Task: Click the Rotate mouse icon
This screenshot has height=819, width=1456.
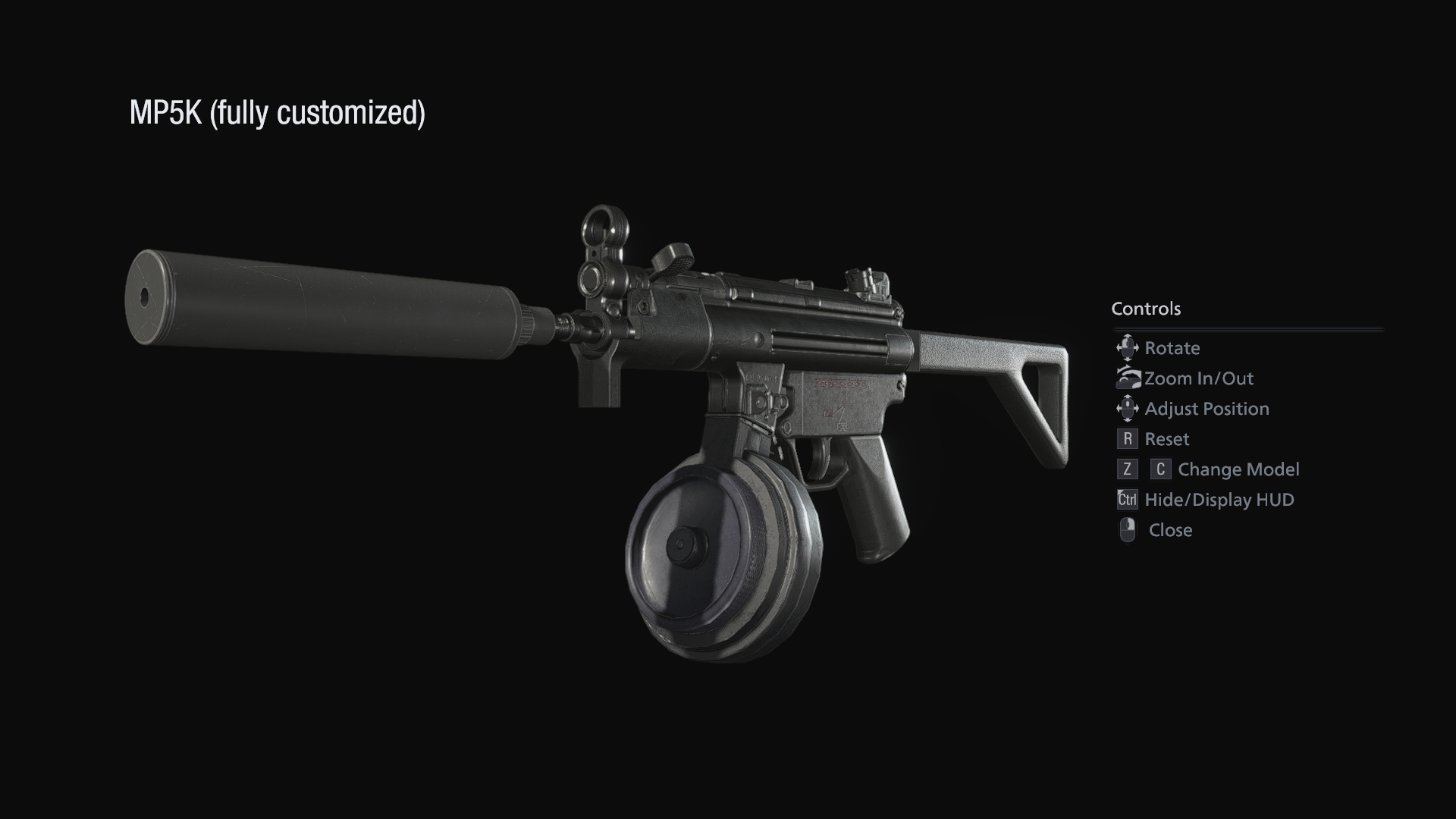Action: coord(1128,347)
